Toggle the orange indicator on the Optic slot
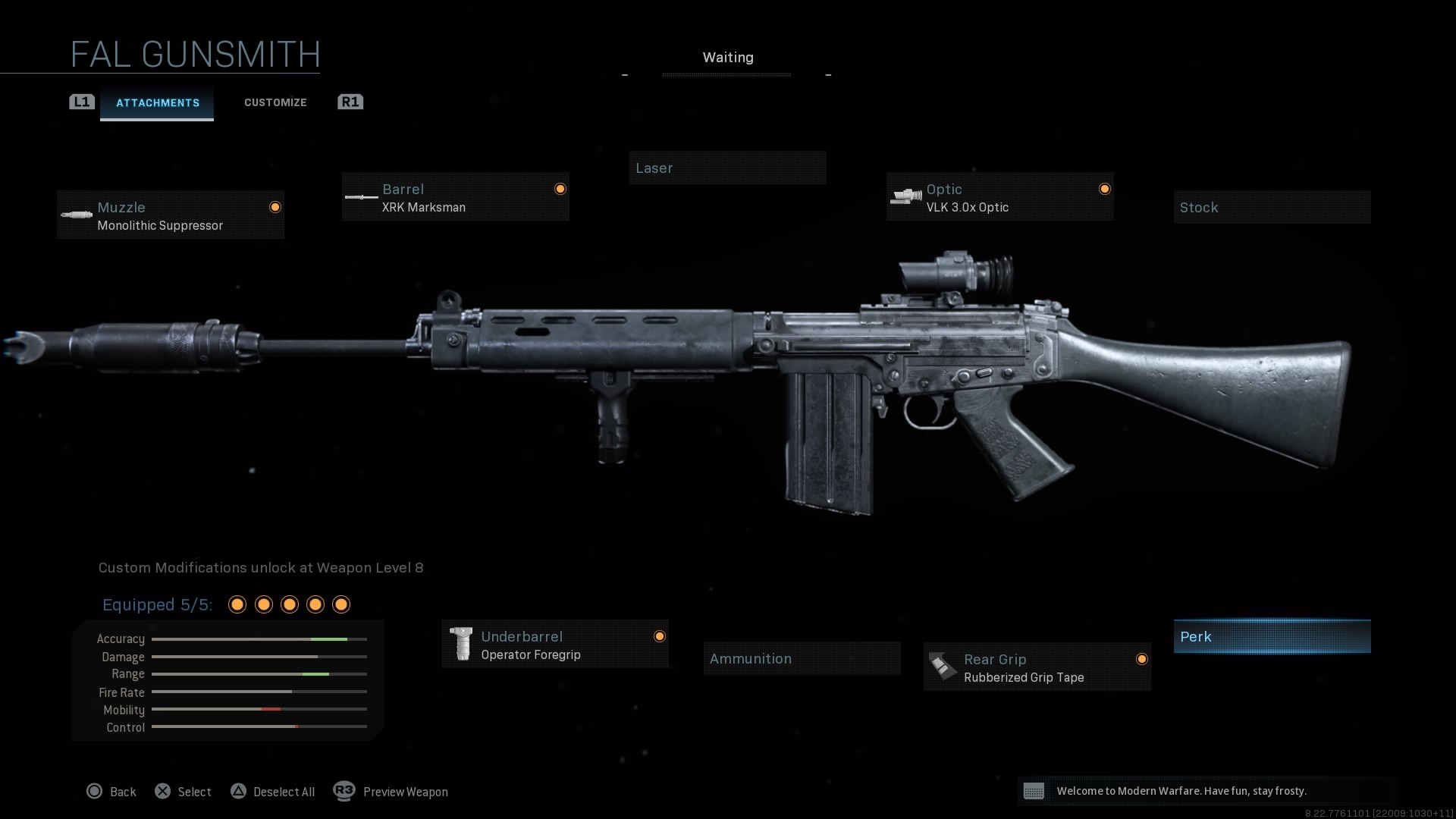Screen dimensions: 1456x819 coord(1104,189)
